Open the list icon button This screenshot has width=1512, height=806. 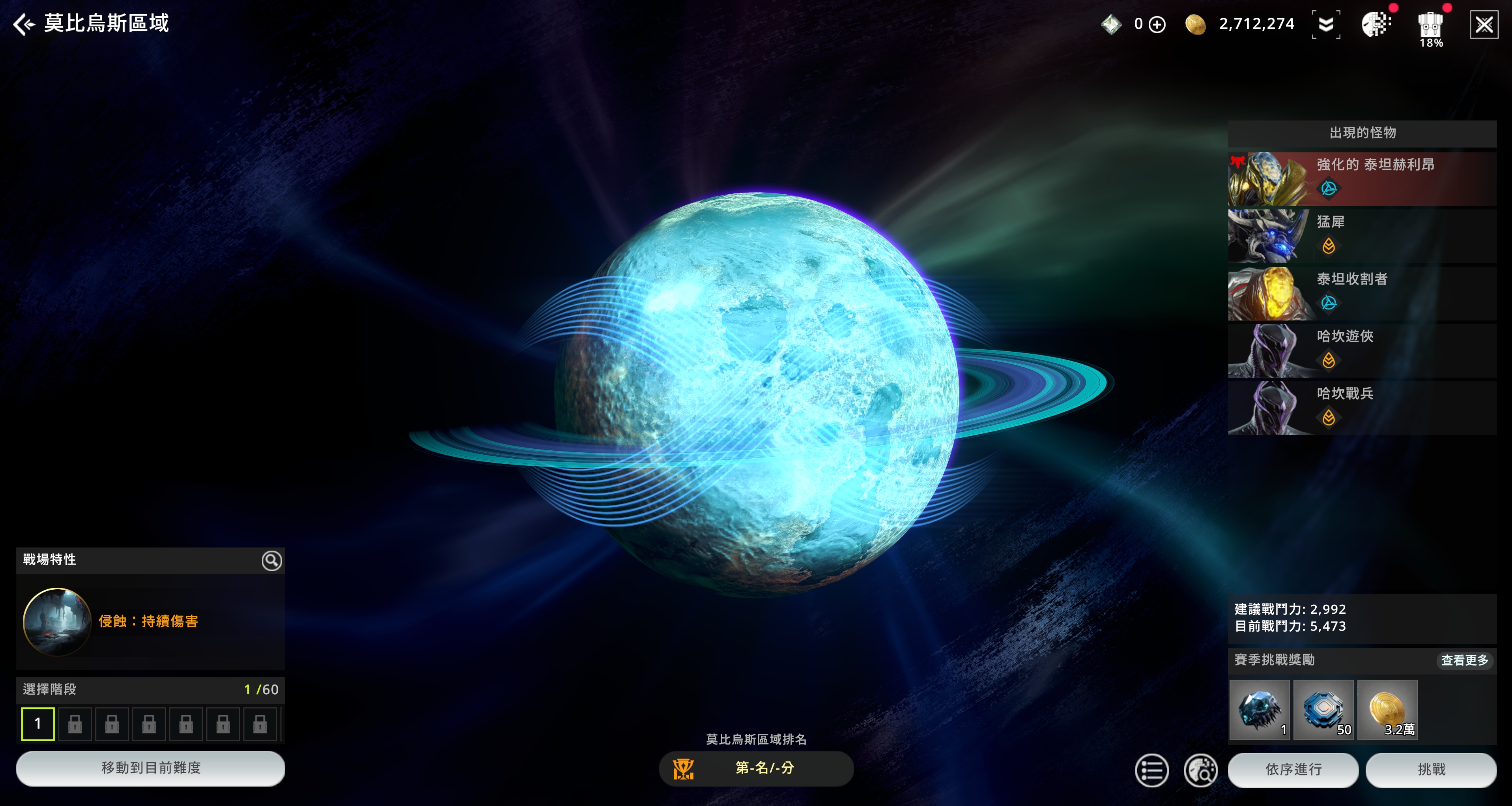point(1151,770)
